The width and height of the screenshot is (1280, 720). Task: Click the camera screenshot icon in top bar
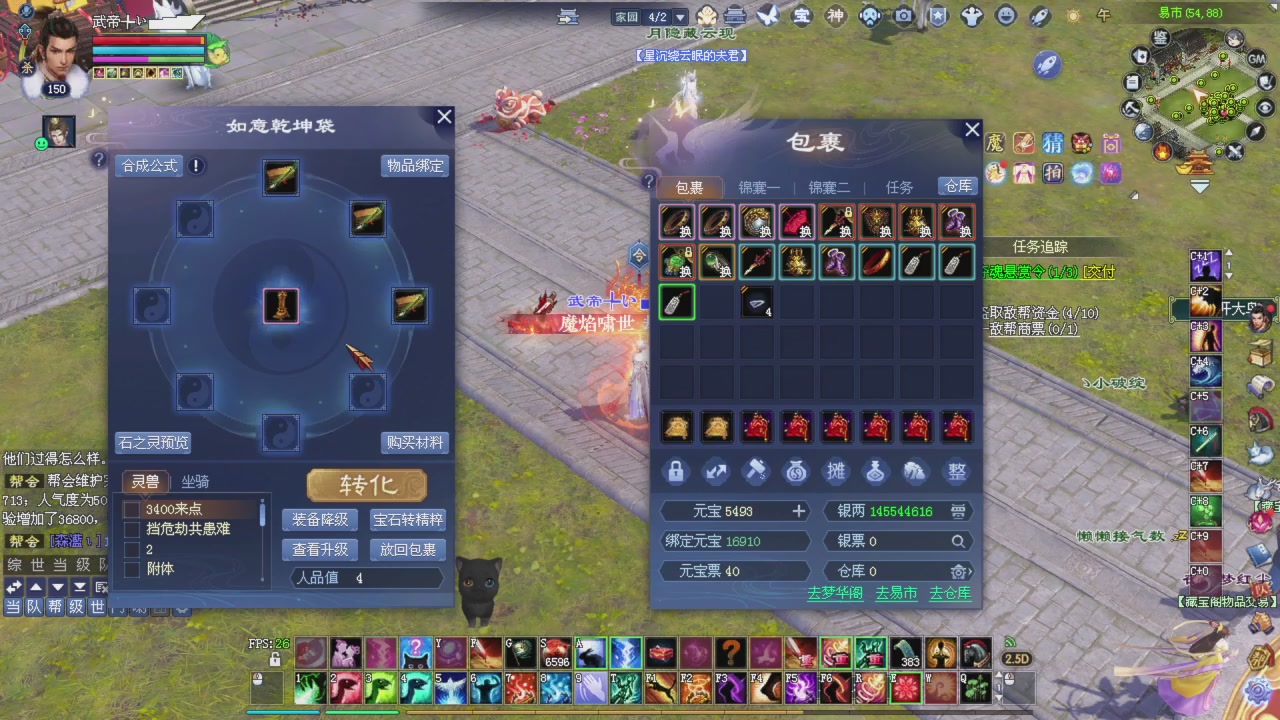click(903, 16)
